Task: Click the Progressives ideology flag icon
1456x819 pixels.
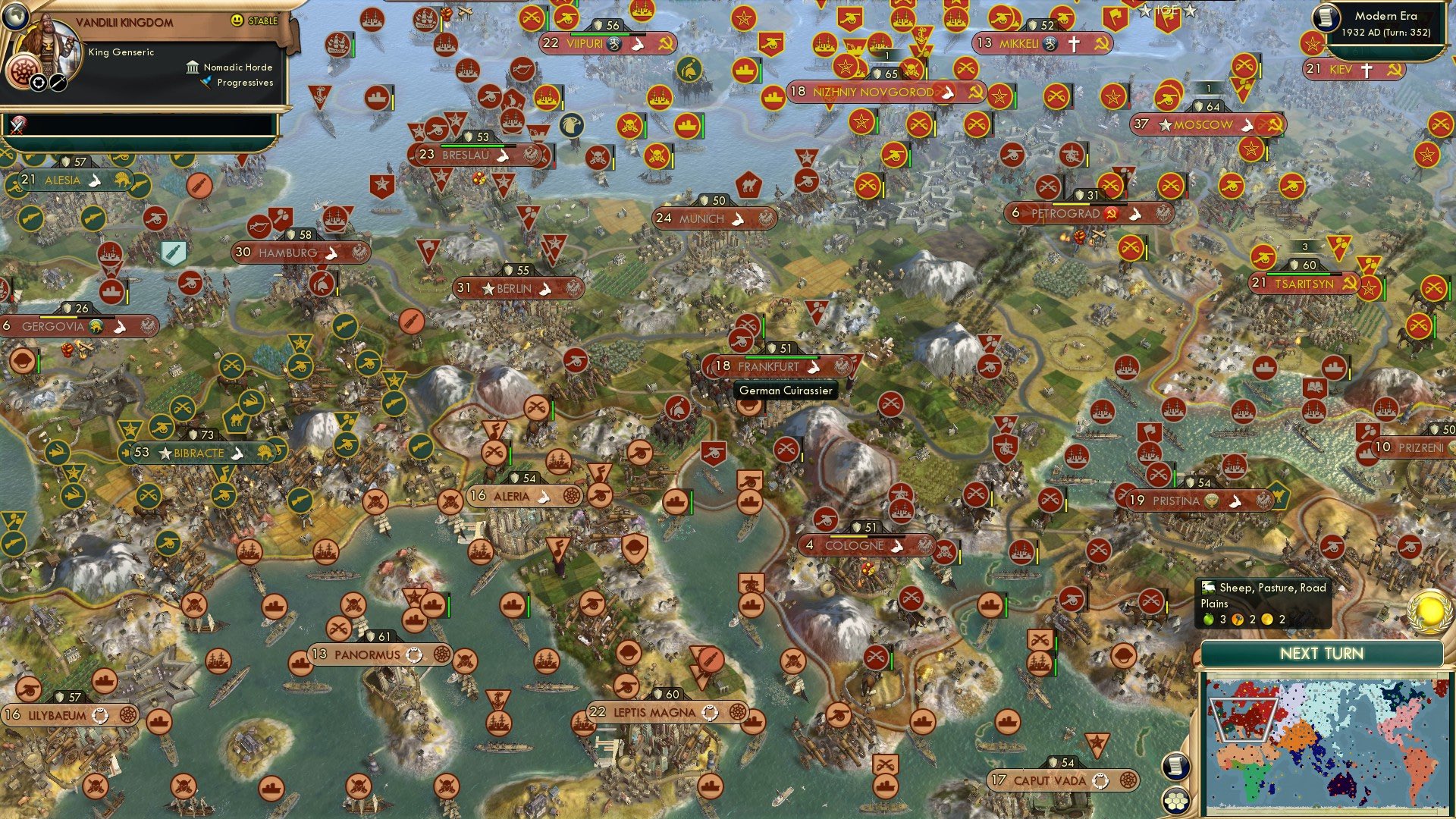Action: (x=205, y=83)
